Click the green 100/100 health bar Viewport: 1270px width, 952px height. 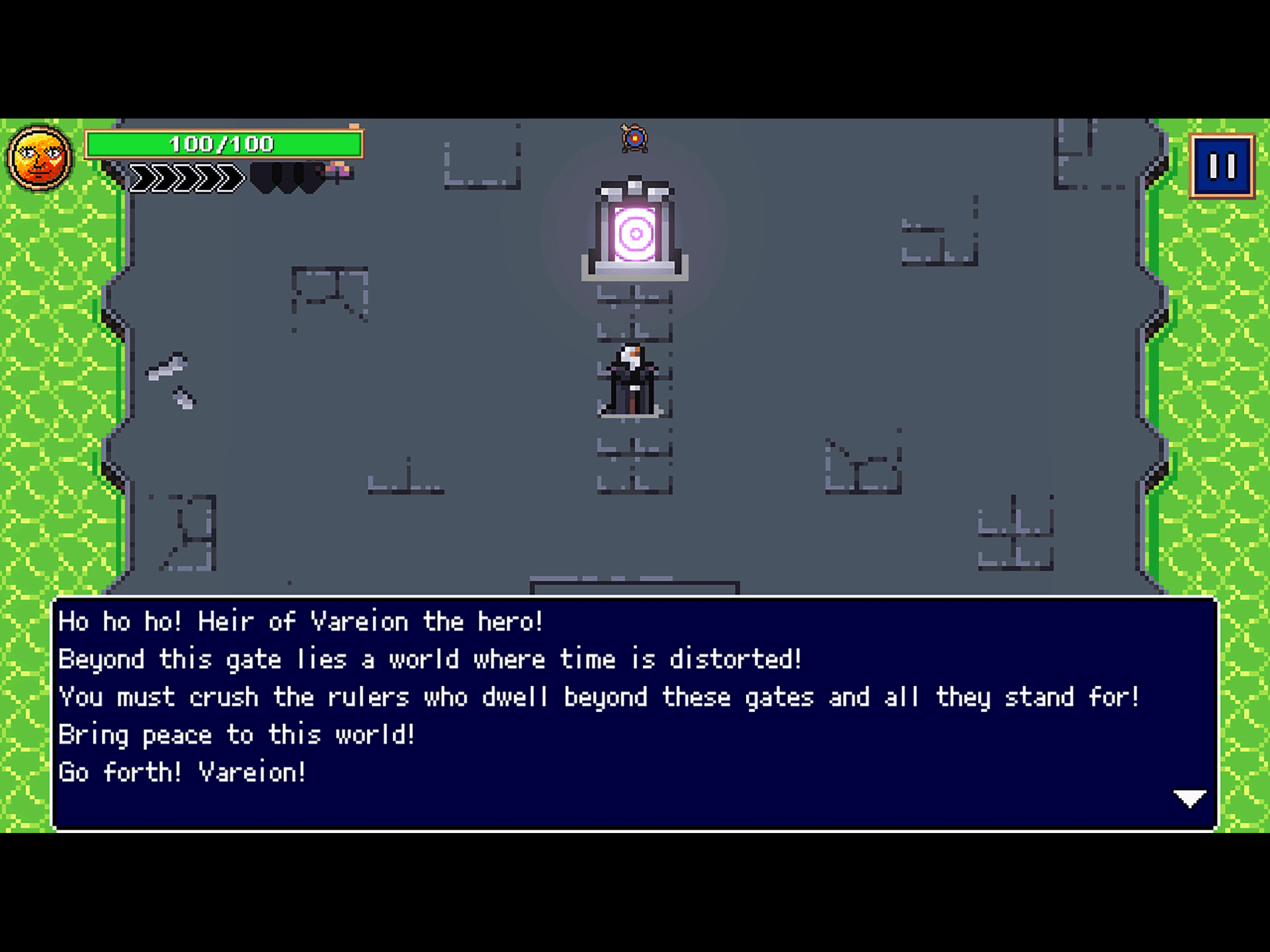(224, 145)
